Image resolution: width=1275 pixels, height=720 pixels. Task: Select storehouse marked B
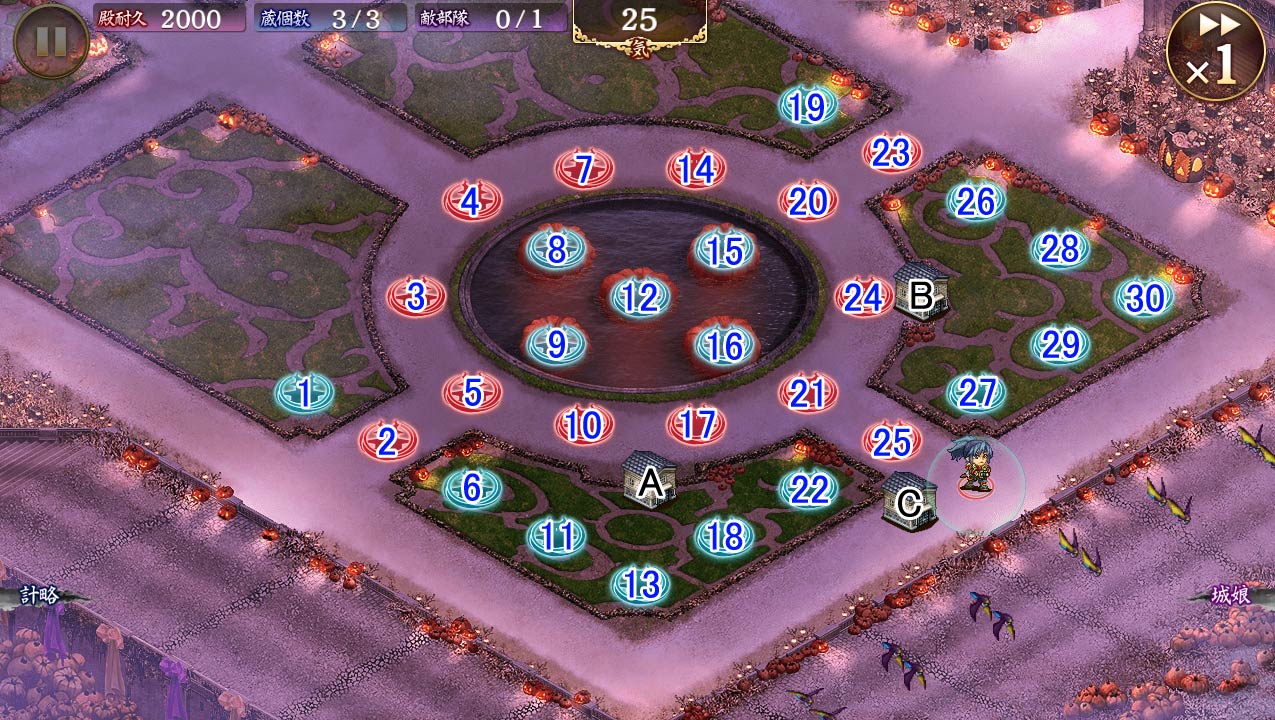tap(919, 293)
